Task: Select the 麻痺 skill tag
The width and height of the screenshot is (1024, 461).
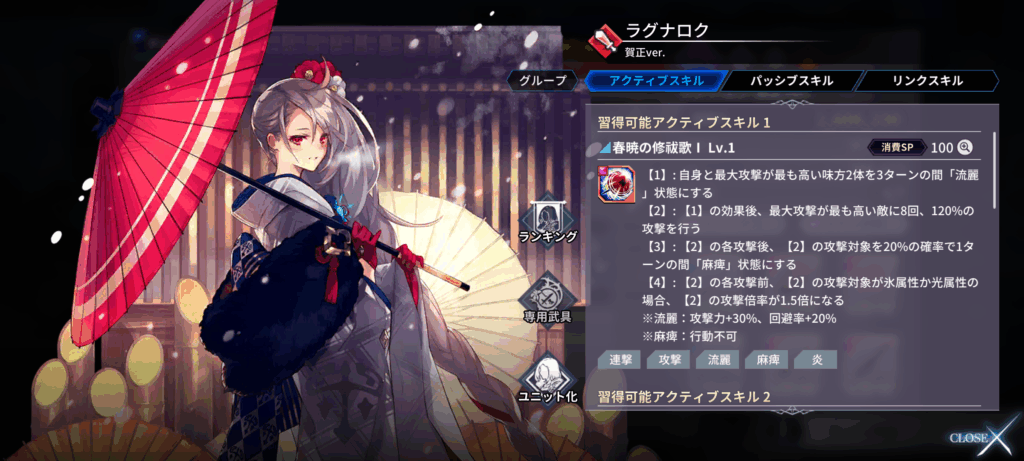Action: (x=767, y=359)
